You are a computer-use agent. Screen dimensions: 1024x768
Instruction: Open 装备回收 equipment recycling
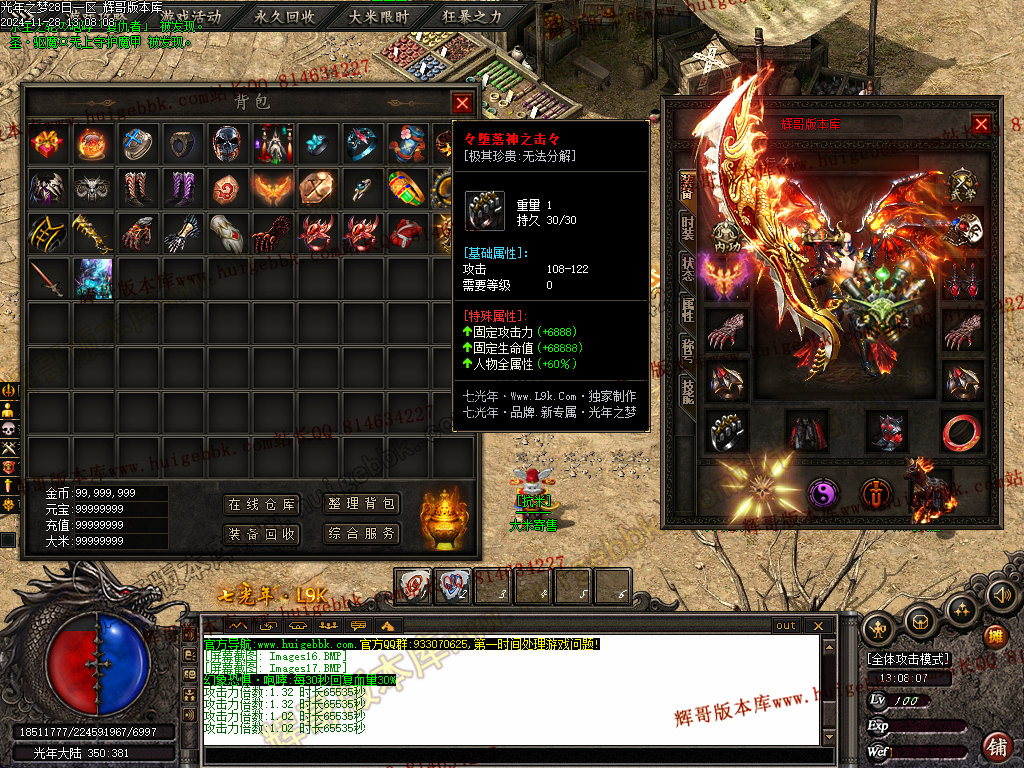pos(261,534)
